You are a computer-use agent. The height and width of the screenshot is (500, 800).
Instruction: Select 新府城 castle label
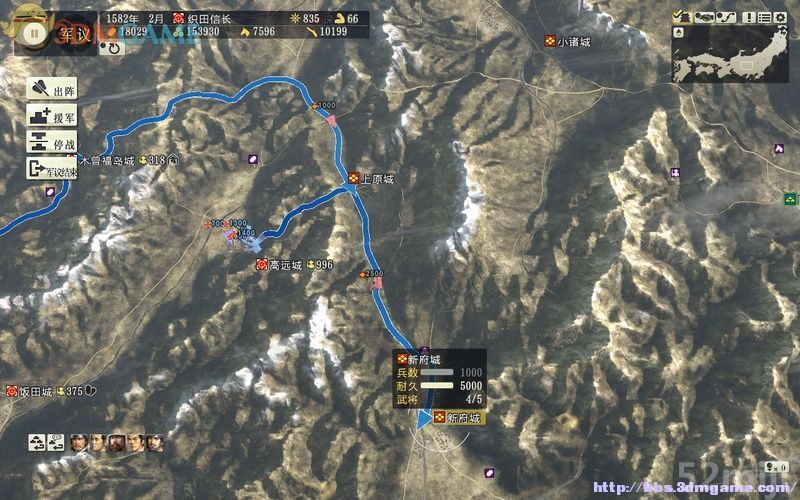coord(462,418)
